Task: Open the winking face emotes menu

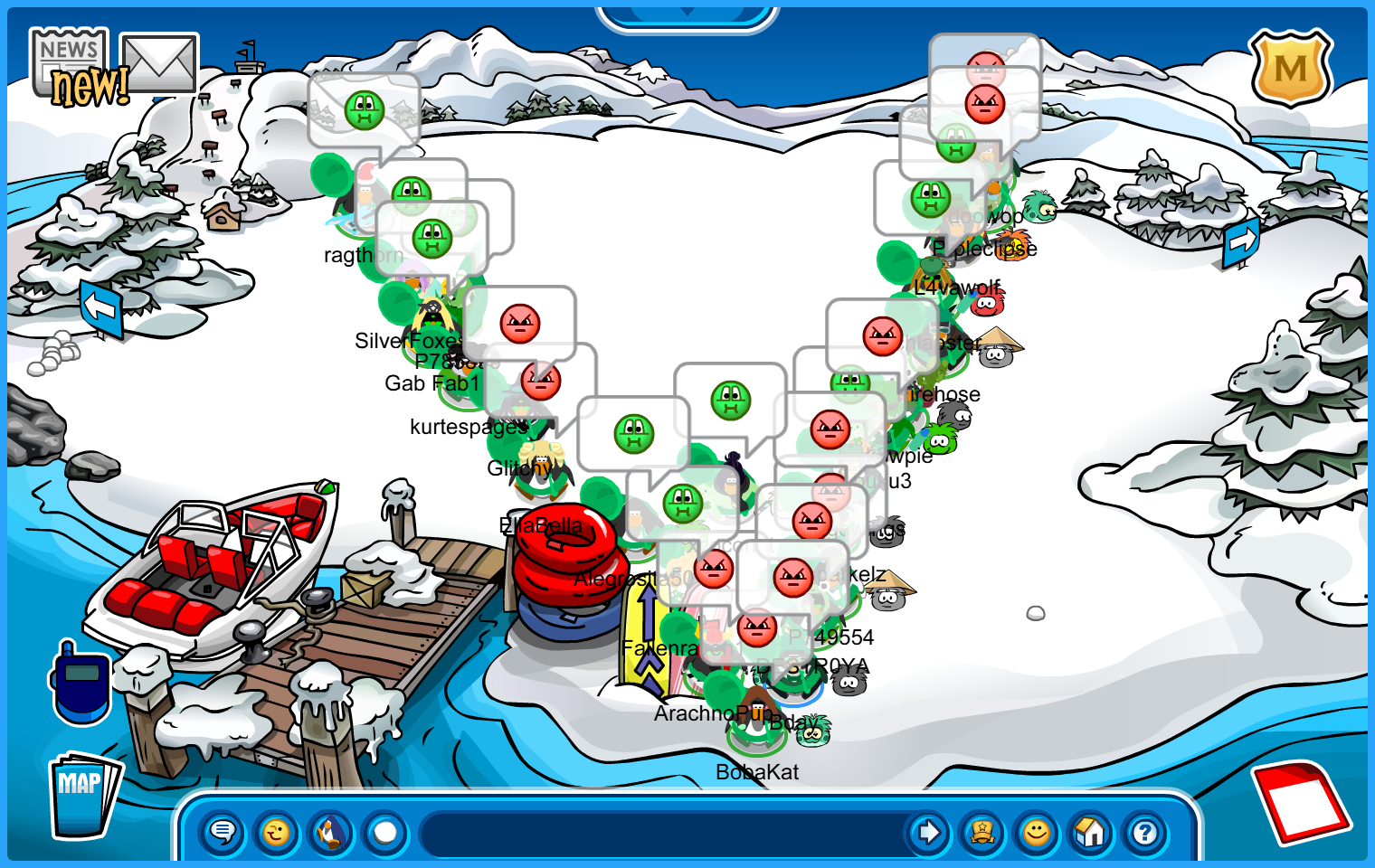Action: click(277, 832)
